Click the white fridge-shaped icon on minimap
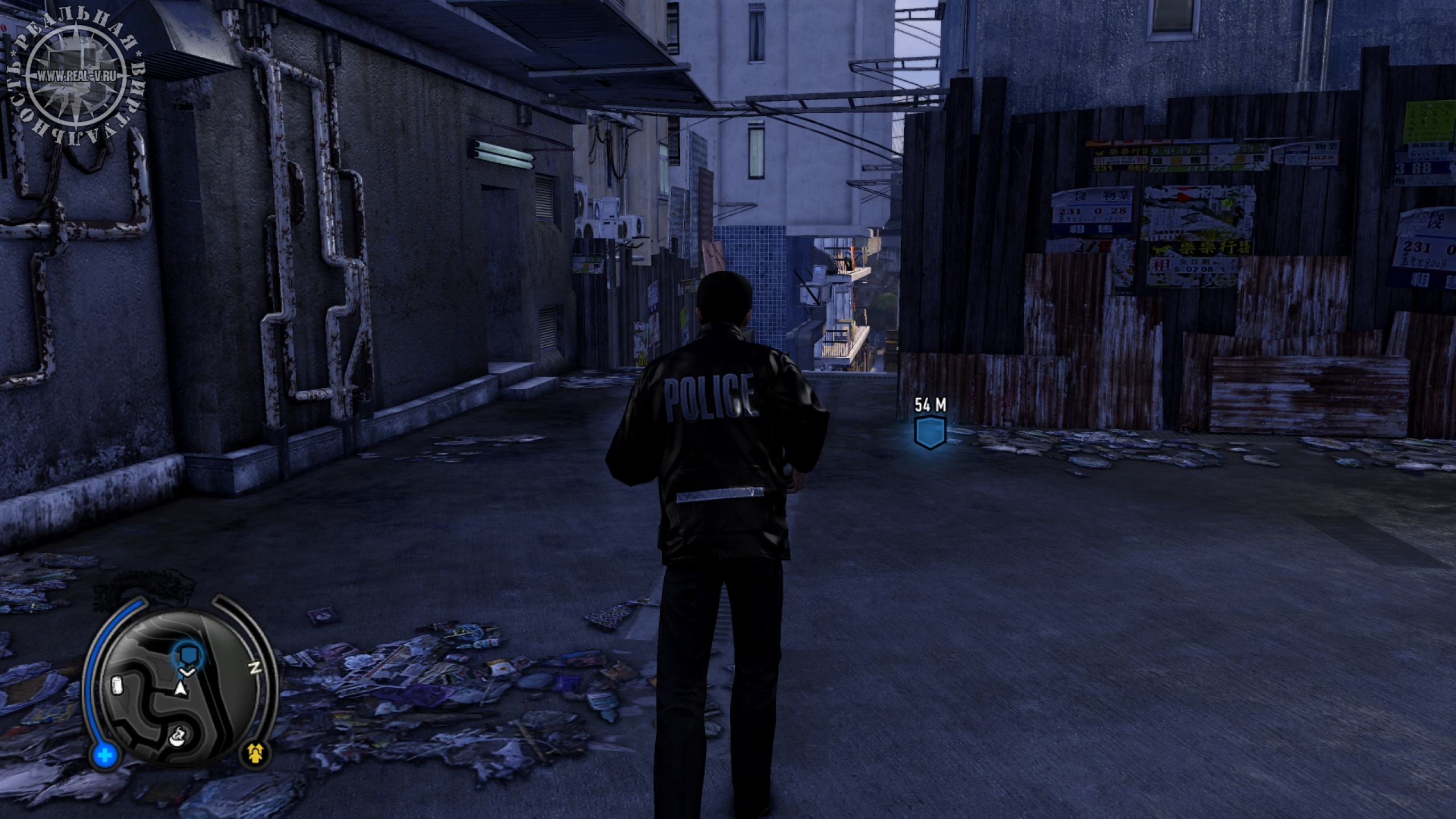Screen dimensions: 1456x819 click(118, 686)
